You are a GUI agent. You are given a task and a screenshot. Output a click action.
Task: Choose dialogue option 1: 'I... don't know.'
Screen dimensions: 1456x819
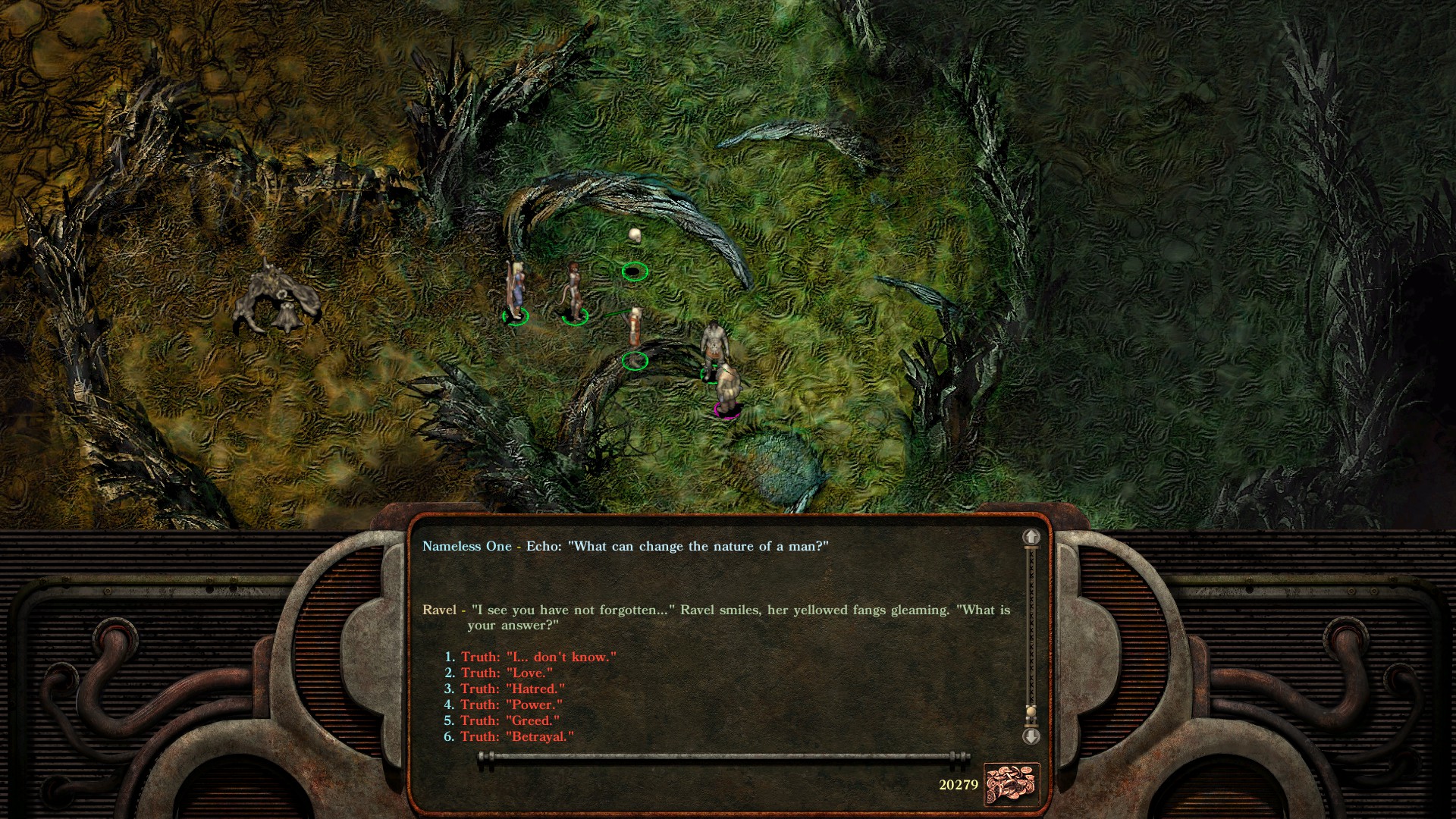531,657
